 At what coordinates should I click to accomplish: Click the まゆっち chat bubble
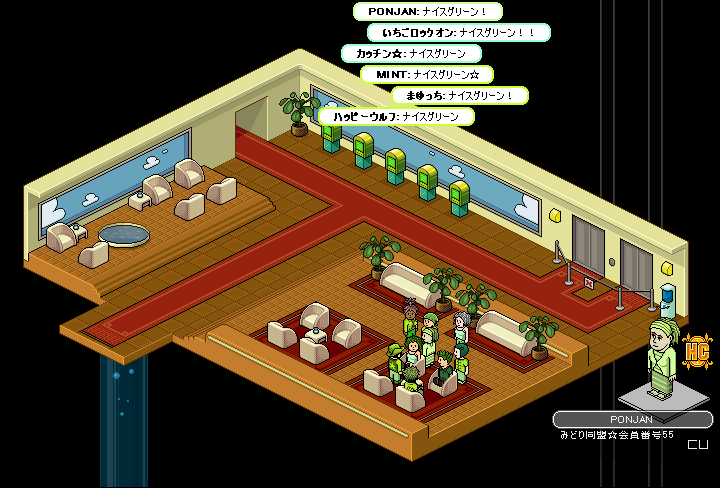pos(459,95)
